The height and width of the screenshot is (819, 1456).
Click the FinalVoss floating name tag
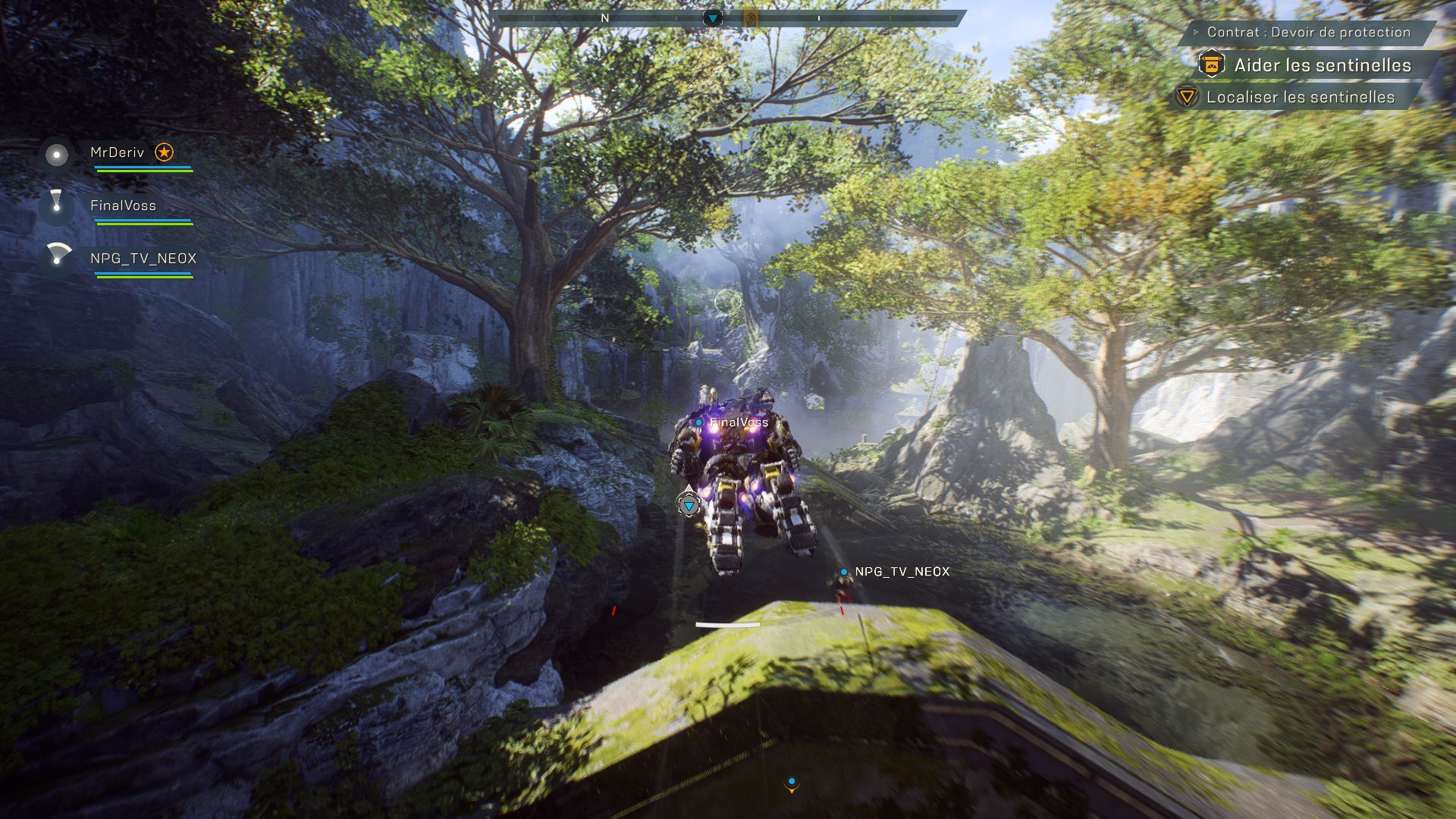(738, 422)
